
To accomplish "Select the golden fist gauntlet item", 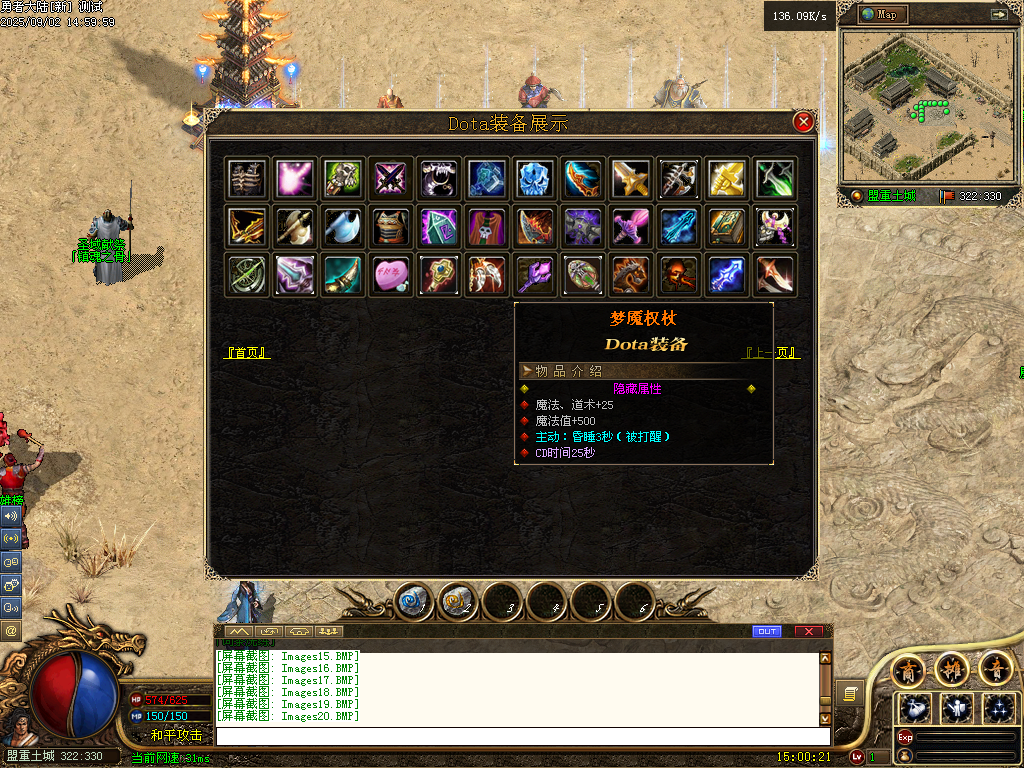I will [x=725, y=178].
